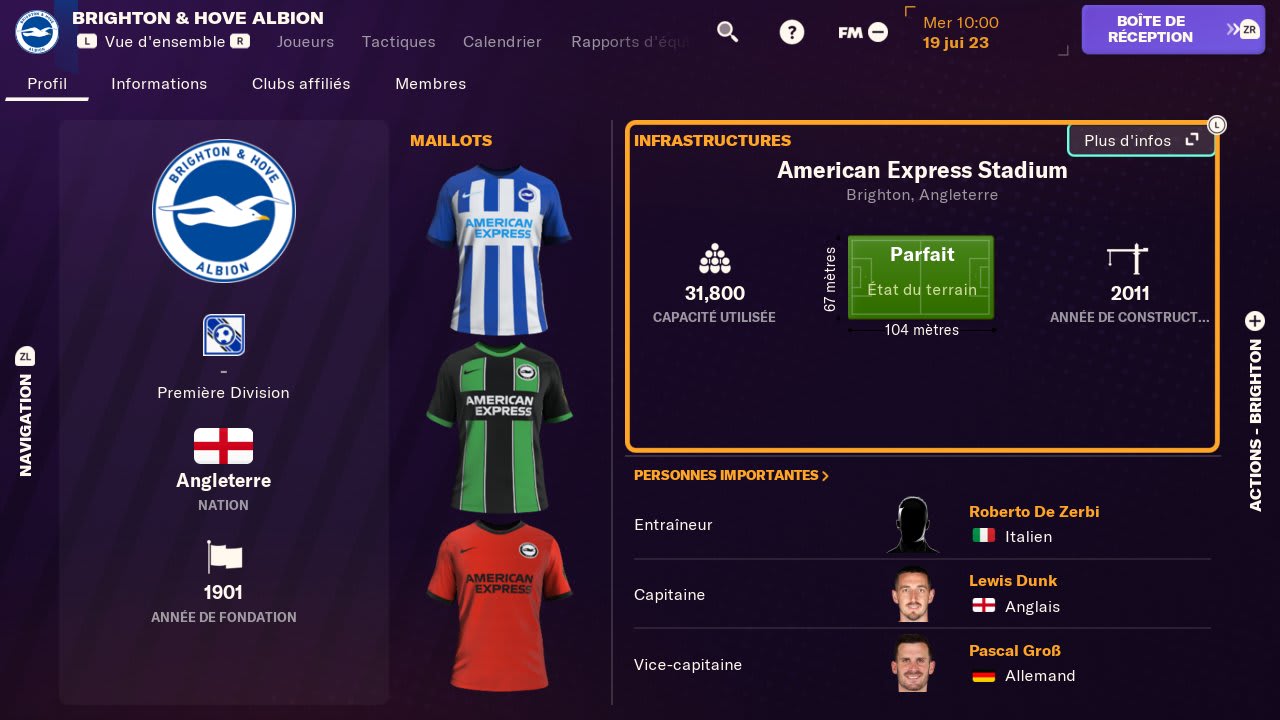Open the Tactiques menu
Image resolution: width=1280 pixels, height=720 pixels.
(x=398, y=42)
